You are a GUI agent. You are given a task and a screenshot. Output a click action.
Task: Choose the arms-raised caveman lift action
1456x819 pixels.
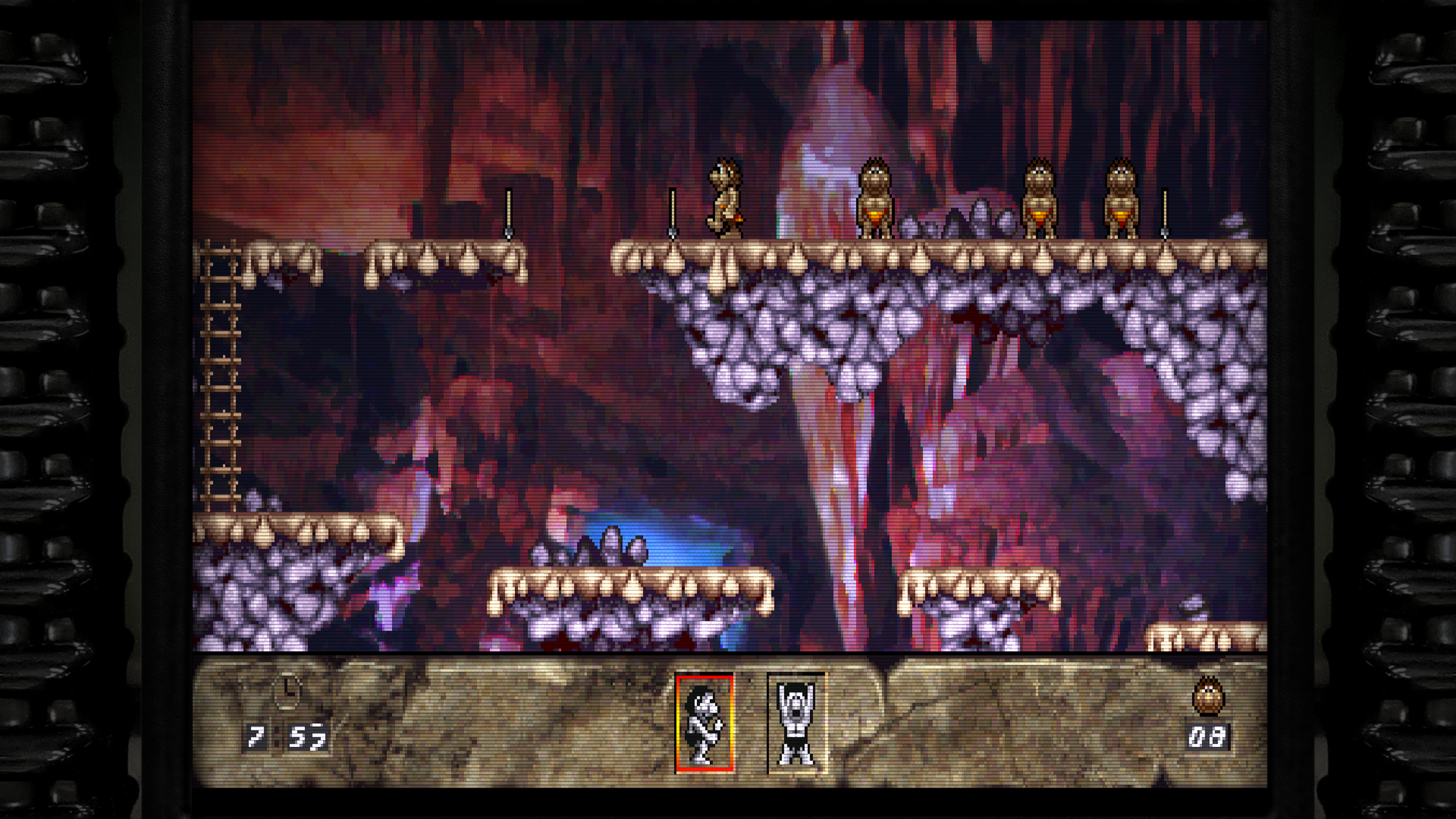[796, 723]
